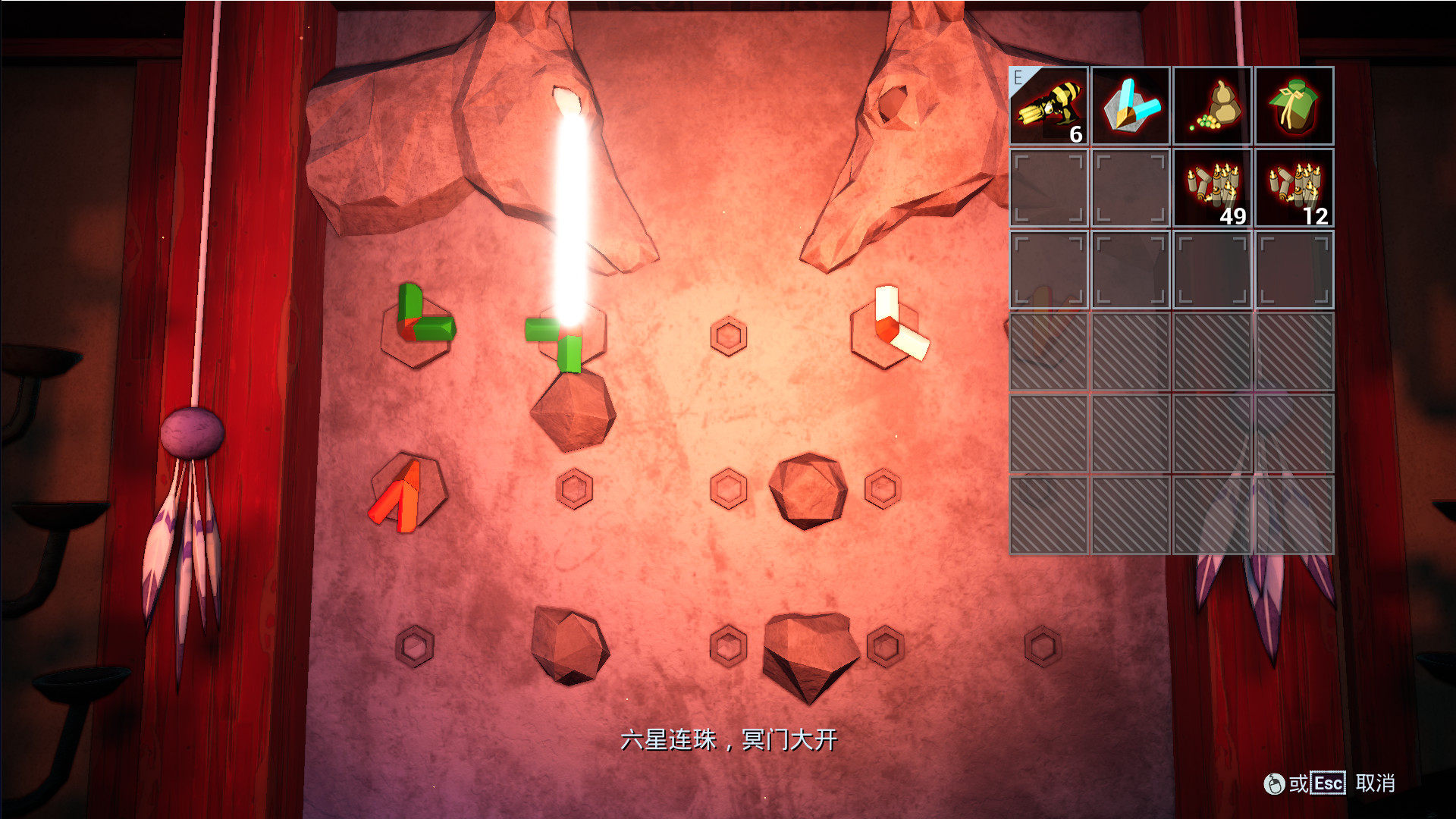Rotate the red crystal tile on the board
Image resolution: width=1456 pixels, height=819 pixels.
[x=406, y=492]
